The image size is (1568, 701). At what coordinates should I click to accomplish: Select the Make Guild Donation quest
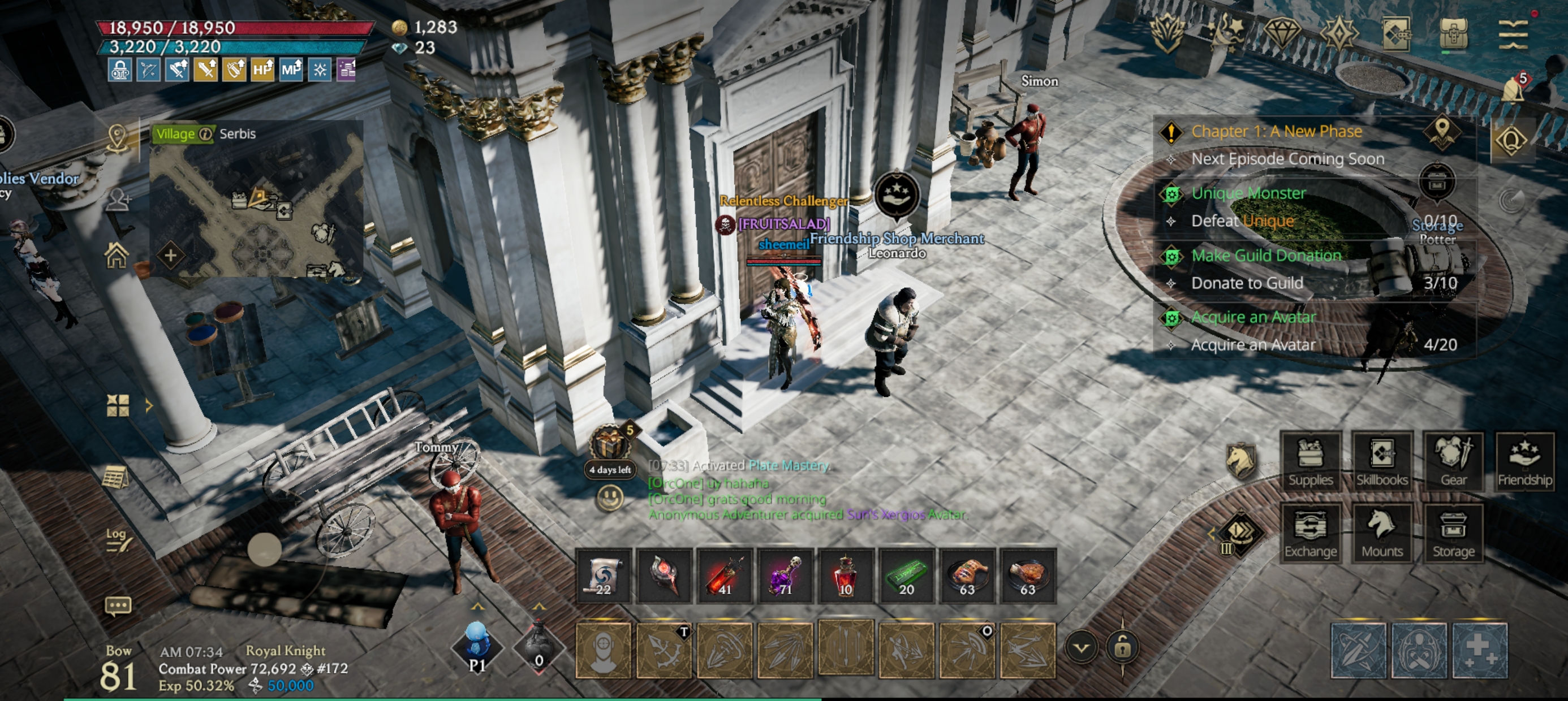tap(1266, 256)
